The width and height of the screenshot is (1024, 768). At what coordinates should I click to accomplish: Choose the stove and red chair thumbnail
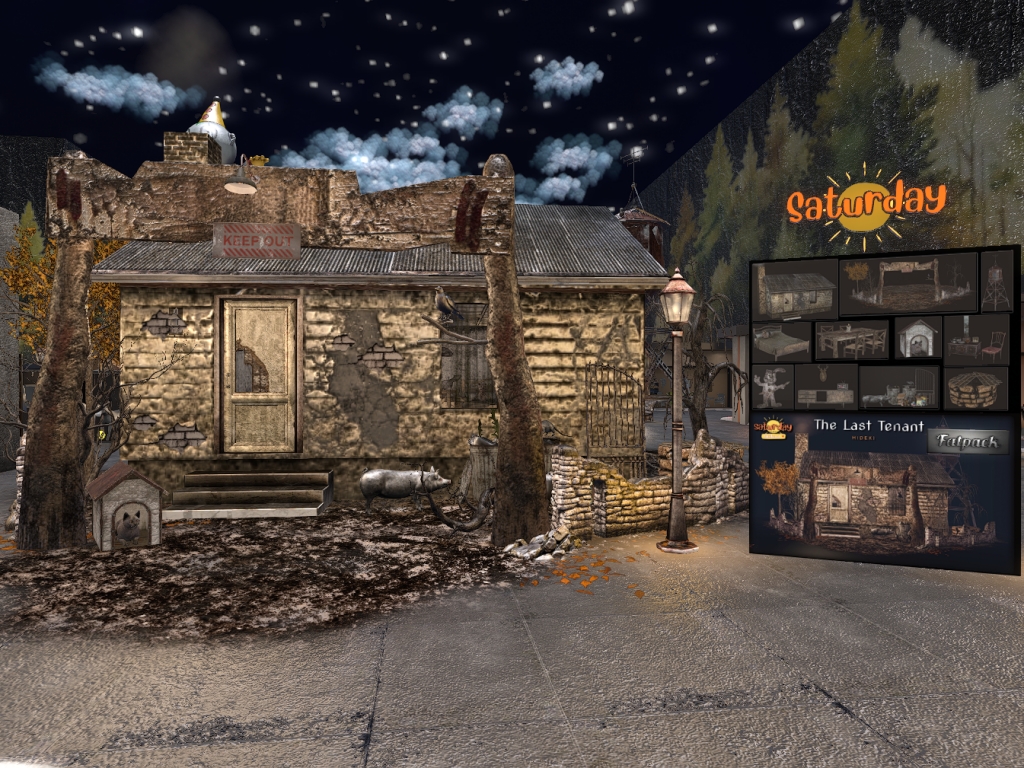tap(976, 338)
